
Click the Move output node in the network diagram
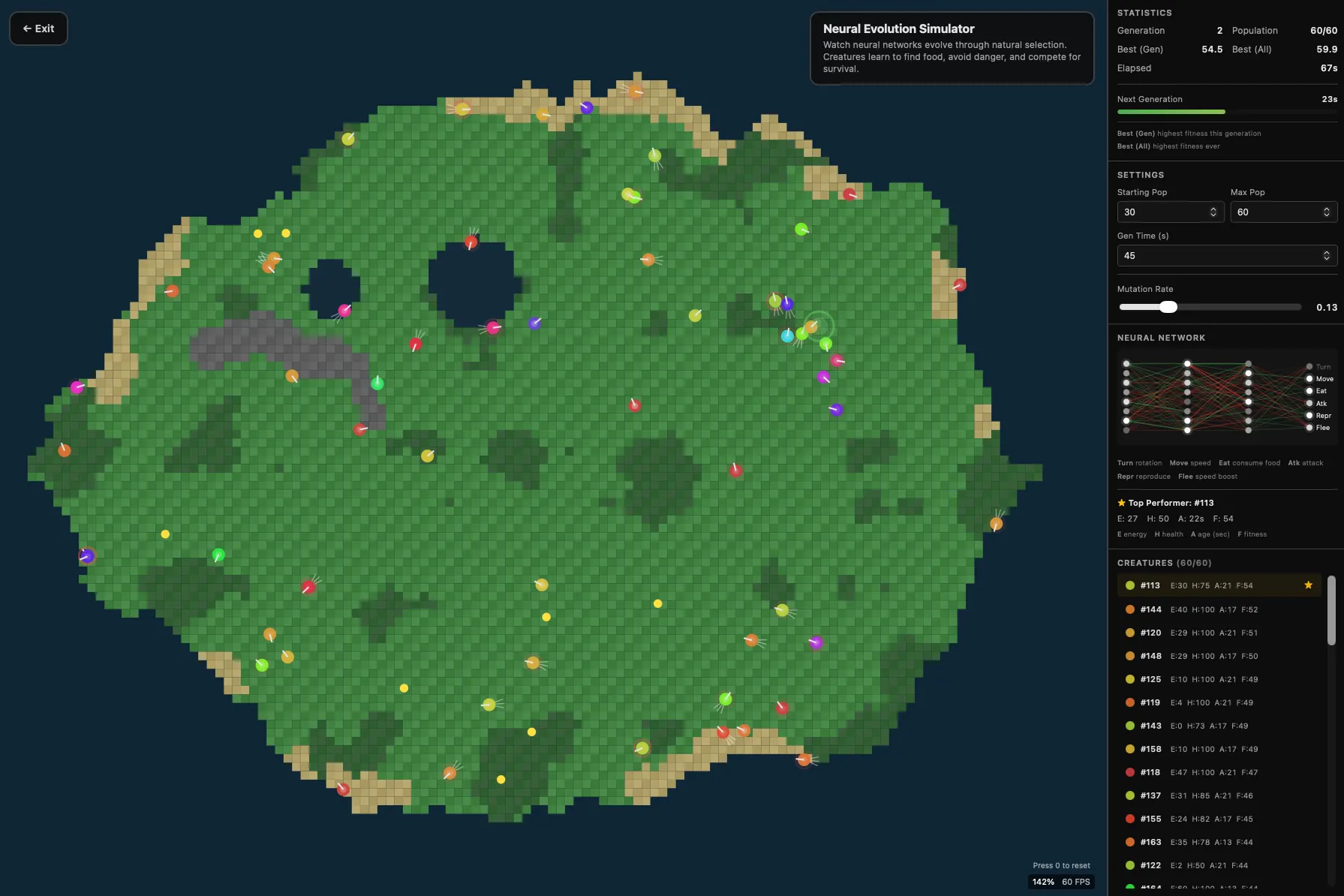point(1309,379)
